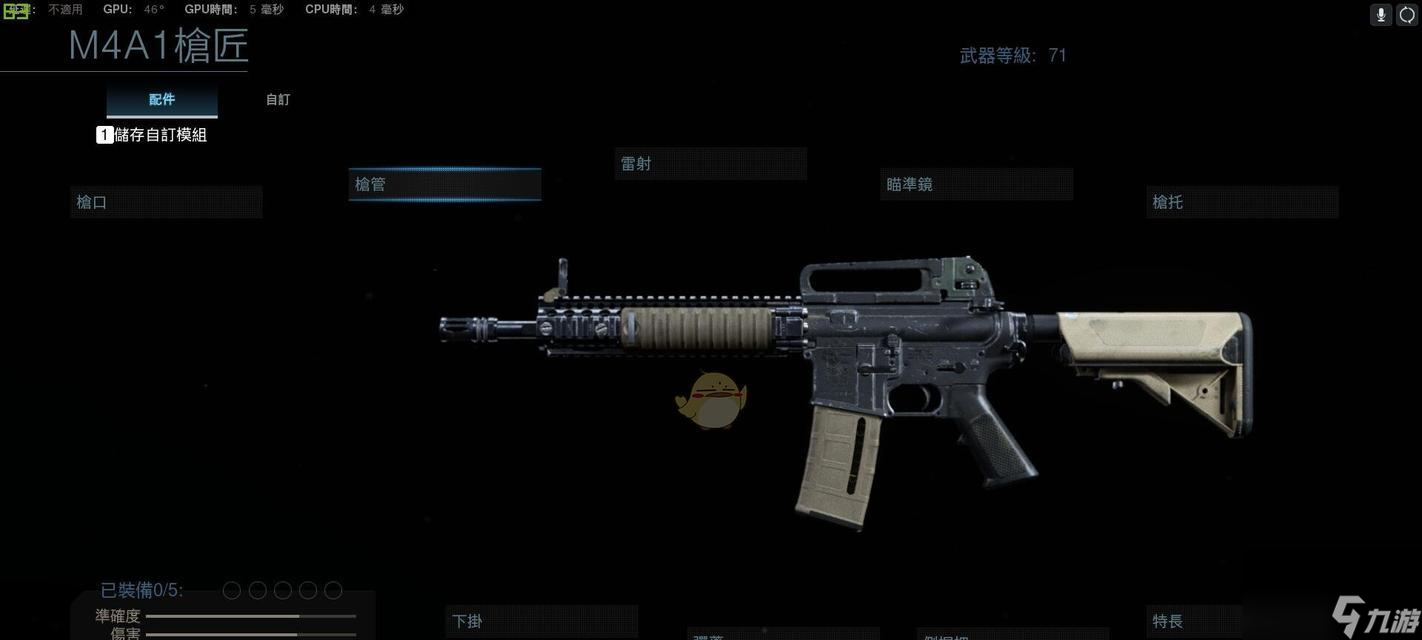Open the 槍托 stock attachment slot
This screenshot has width=1422, height=640.
pyautogui.click(x=1242, y=202)
